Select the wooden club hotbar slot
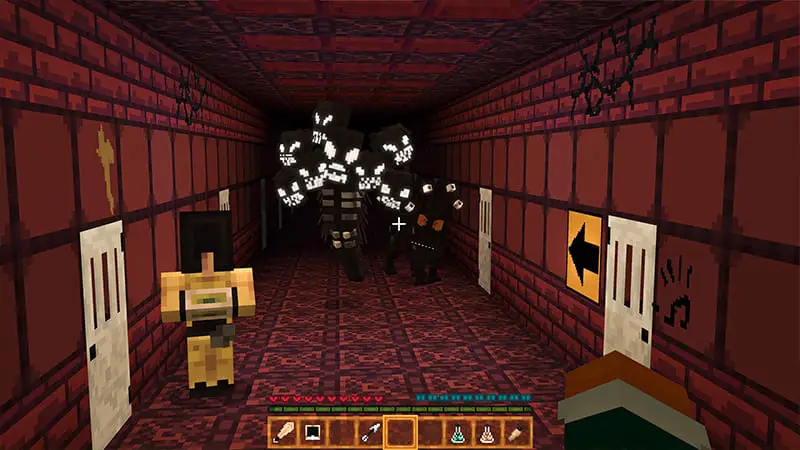The height and width of the screenshot is (450, 800). (x=283, y=432)
